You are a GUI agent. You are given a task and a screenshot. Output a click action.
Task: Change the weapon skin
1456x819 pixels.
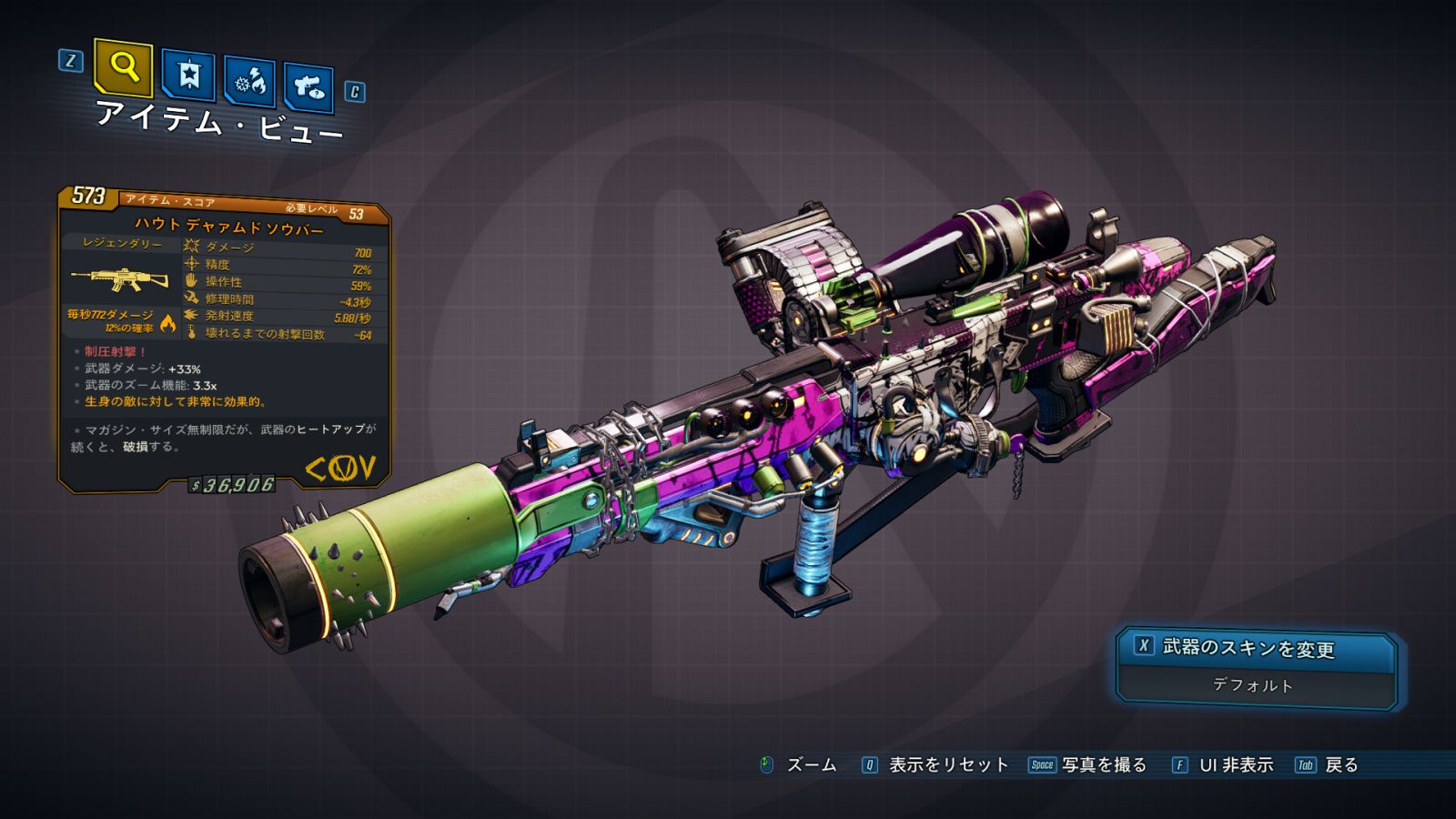tap(1256, 648)
